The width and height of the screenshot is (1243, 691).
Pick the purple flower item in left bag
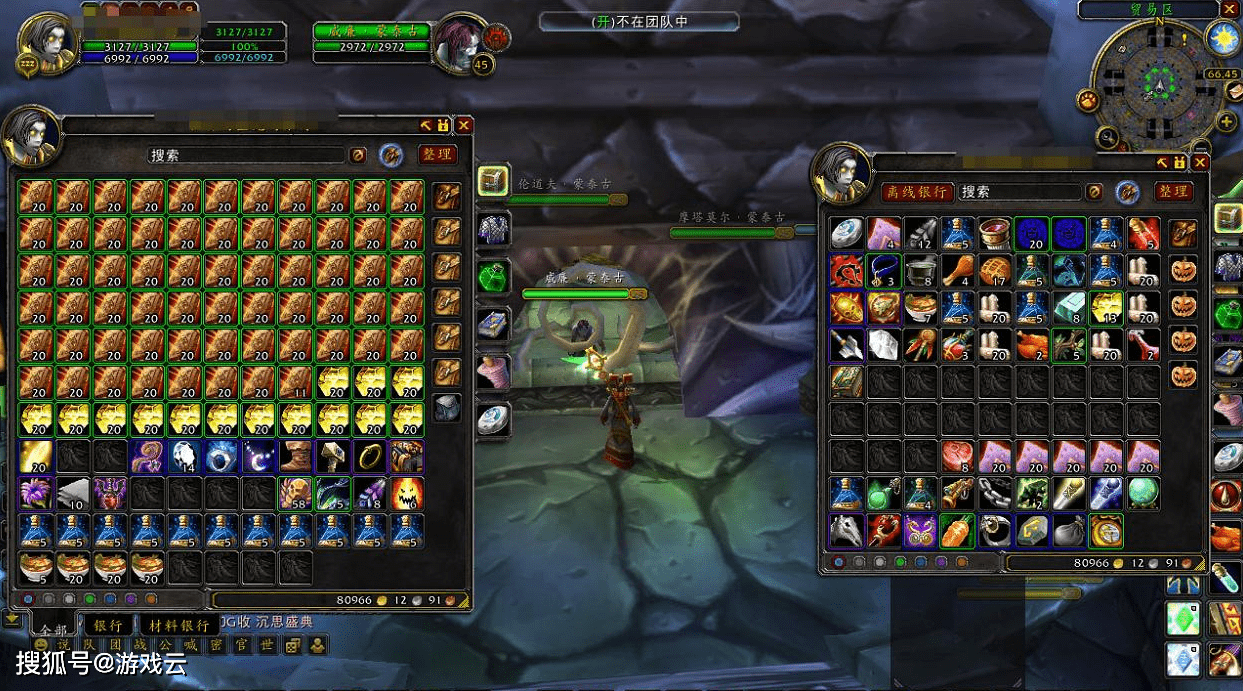[36, 493]
